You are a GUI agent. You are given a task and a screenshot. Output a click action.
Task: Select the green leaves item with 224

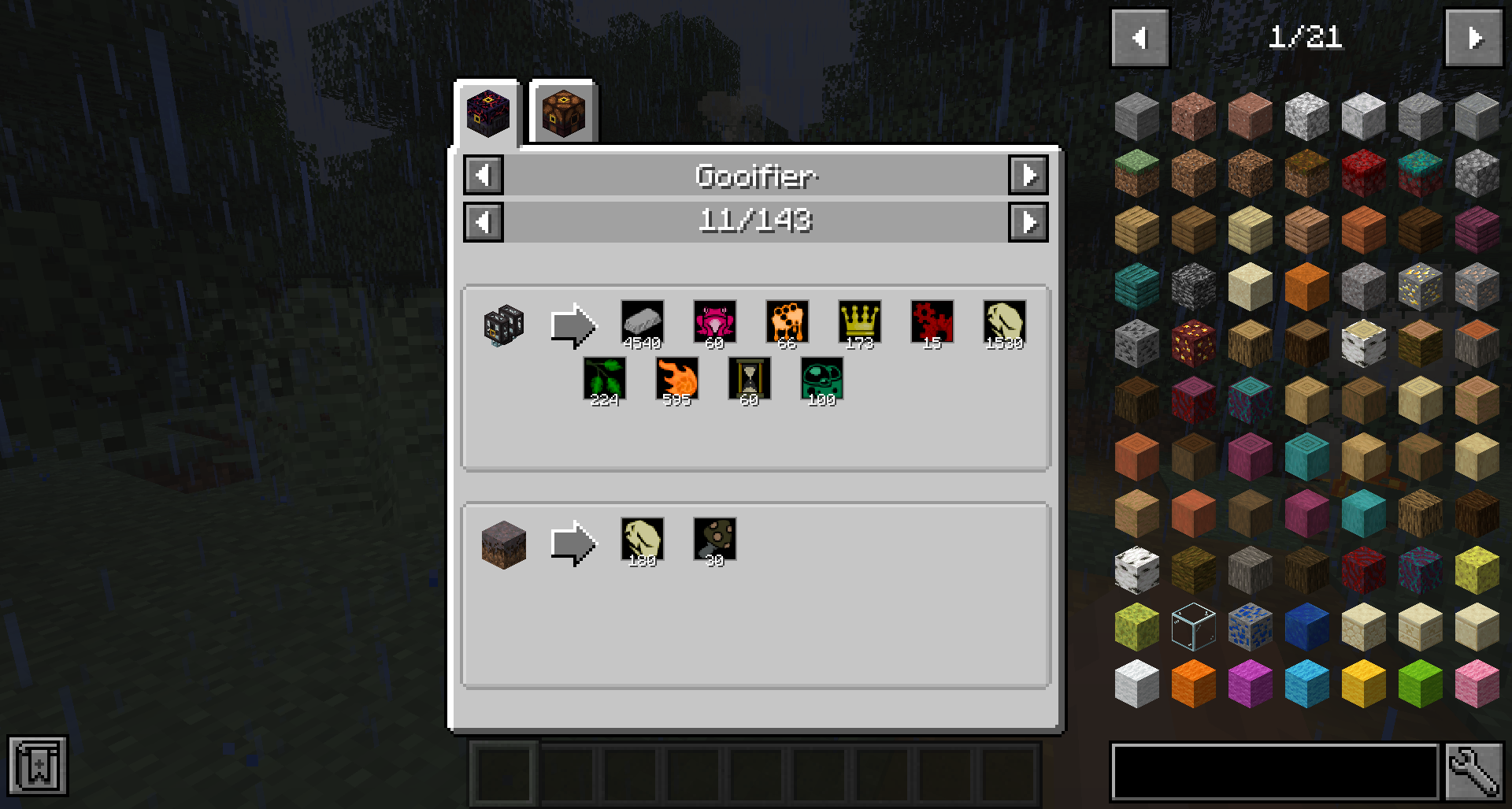click(x=604, y=378)
